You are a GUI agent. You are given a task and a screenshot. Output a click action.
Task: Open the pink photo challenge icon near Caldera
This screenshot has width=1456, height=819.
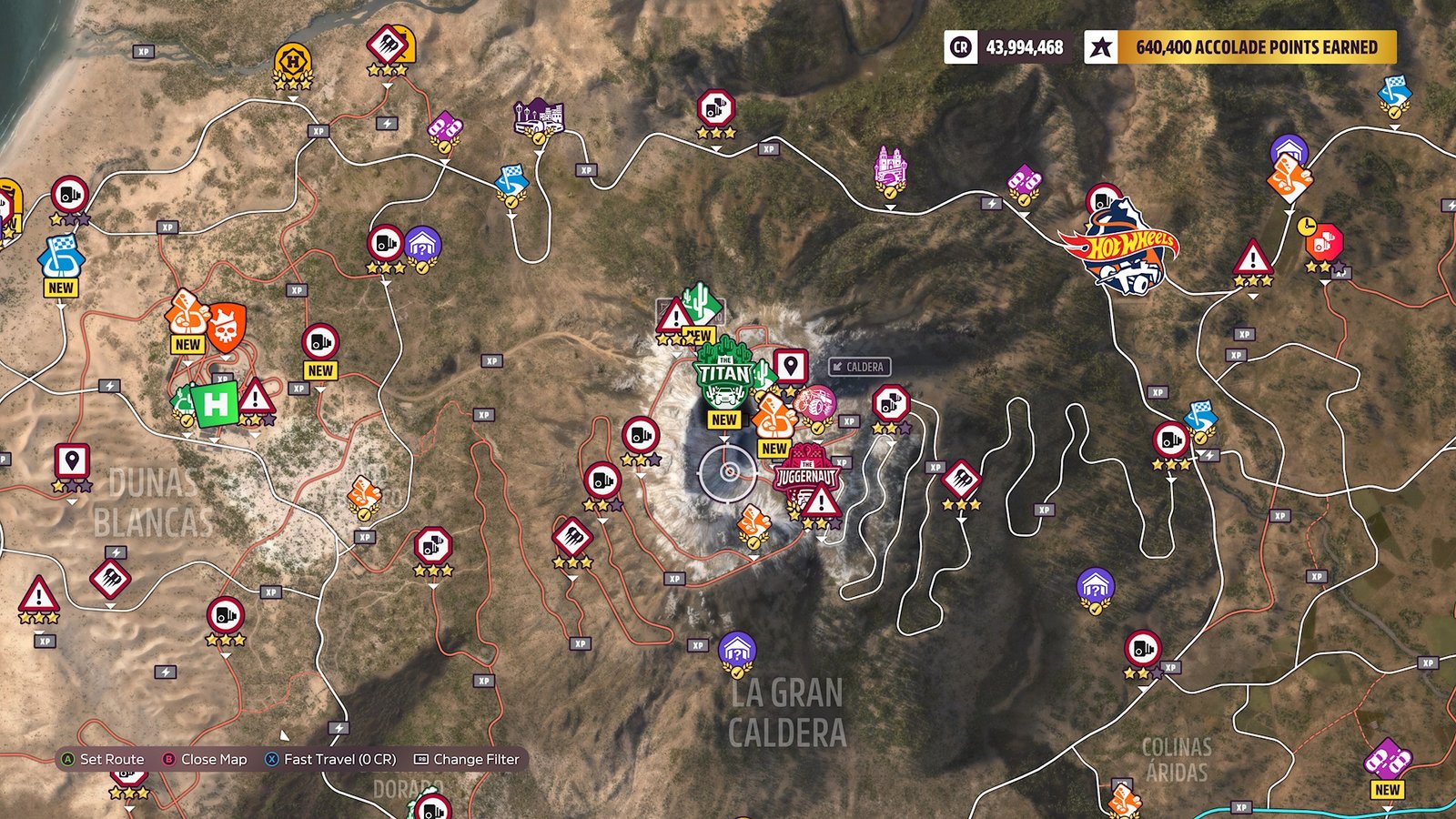coord(817,400)
